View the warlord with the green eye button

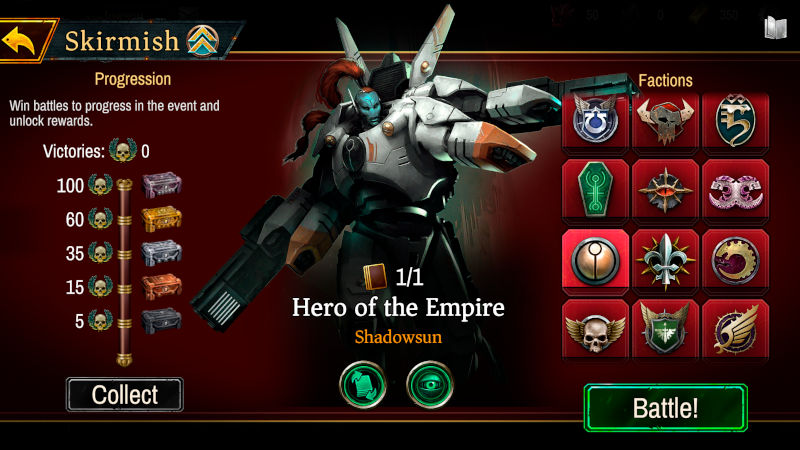(x=430, y=384)
